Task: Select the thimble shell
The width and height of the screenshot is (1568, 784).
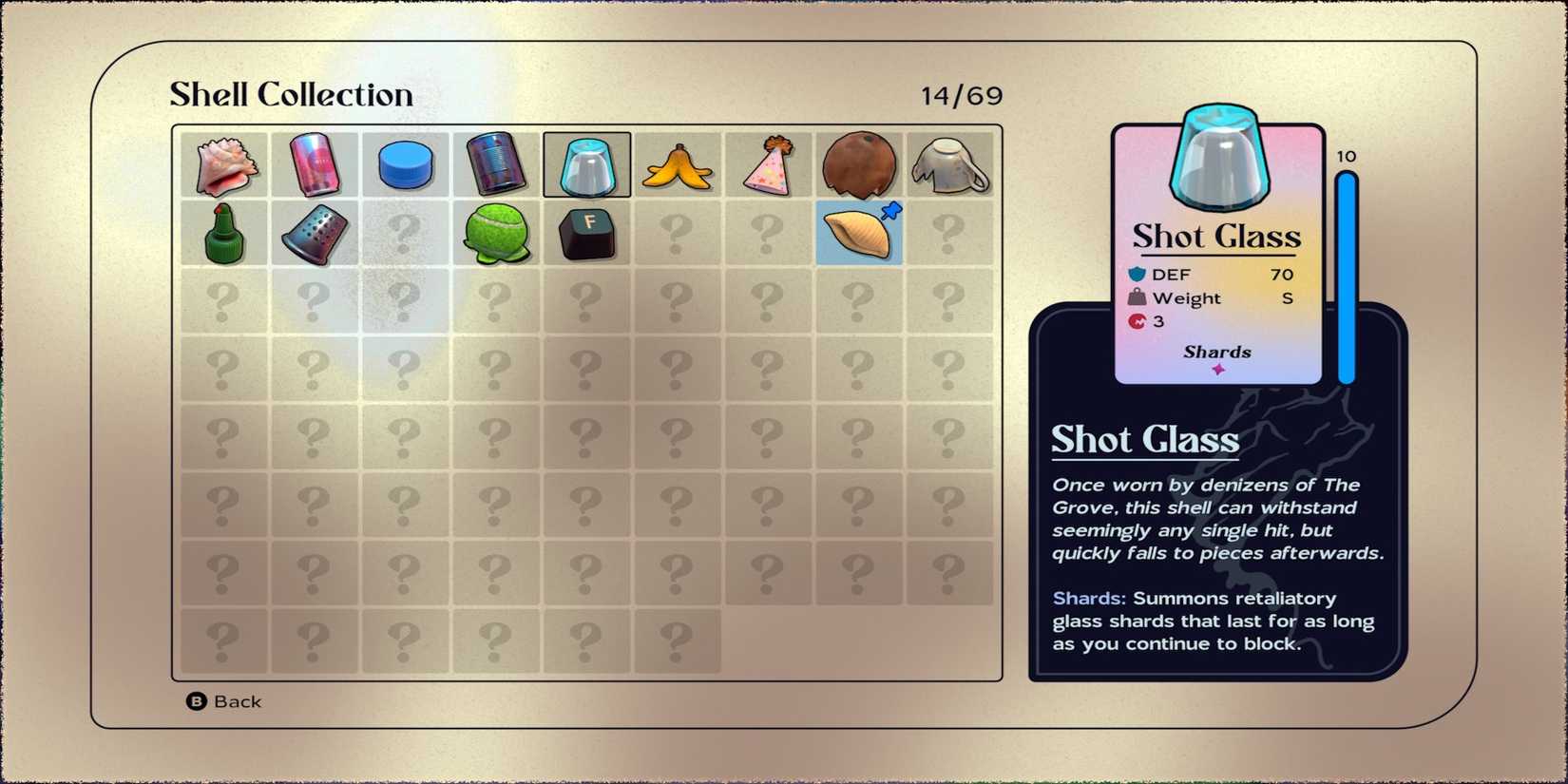Action: click(x=315, y=233)
